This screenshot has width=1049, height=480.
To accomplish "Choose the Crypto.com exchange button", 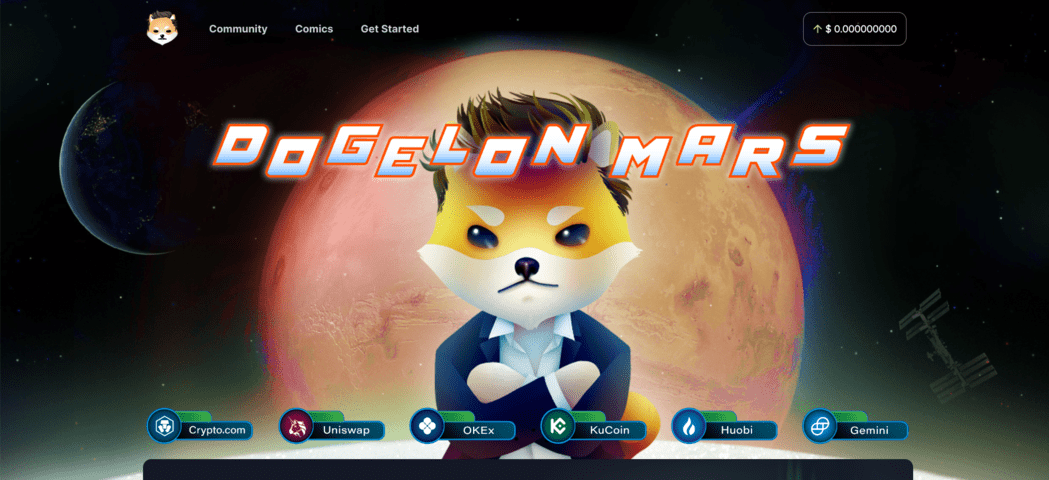I will click(201, 429).
